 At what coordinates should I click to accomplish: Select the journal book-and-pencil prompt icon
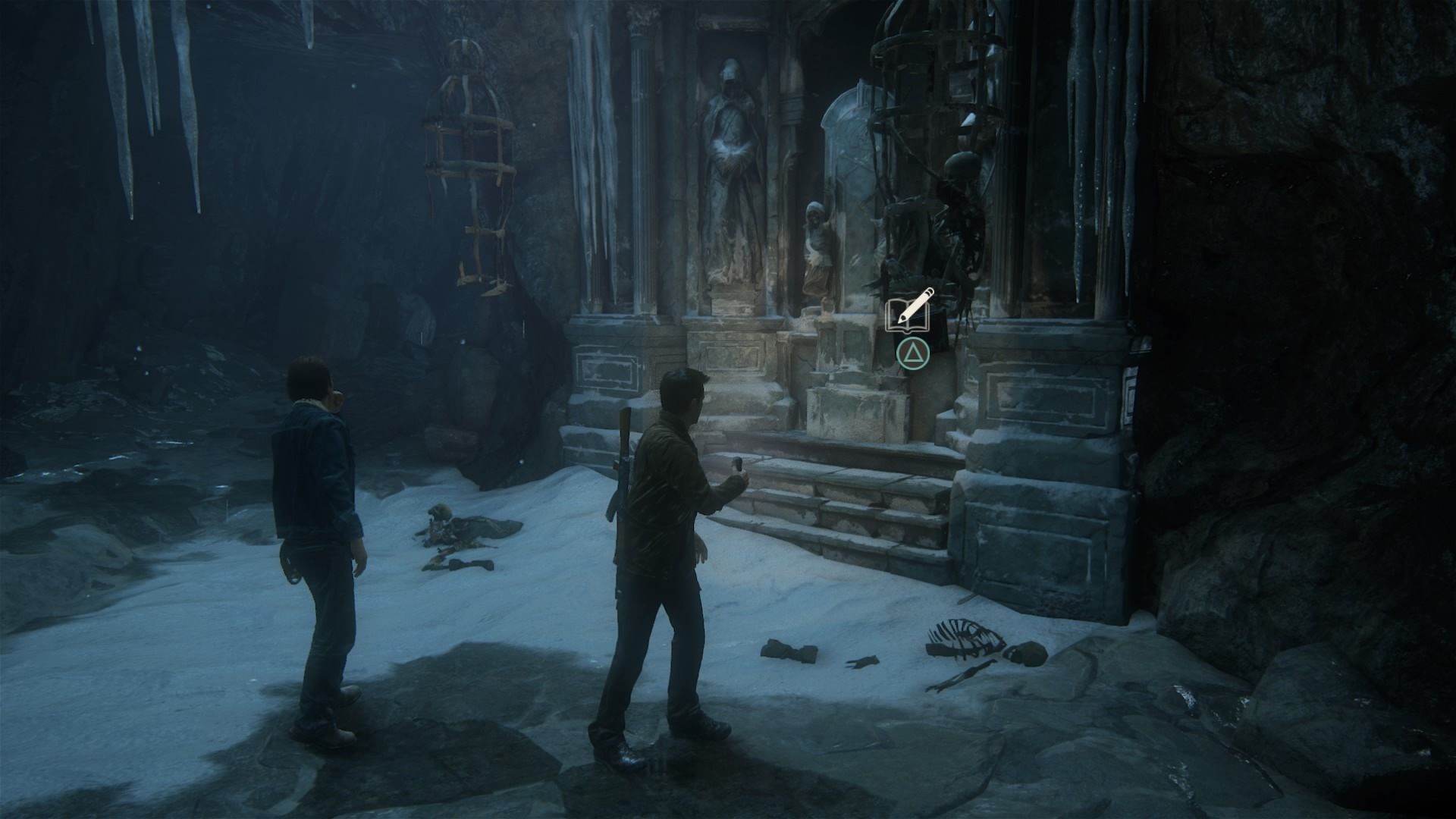pos(908,312)
